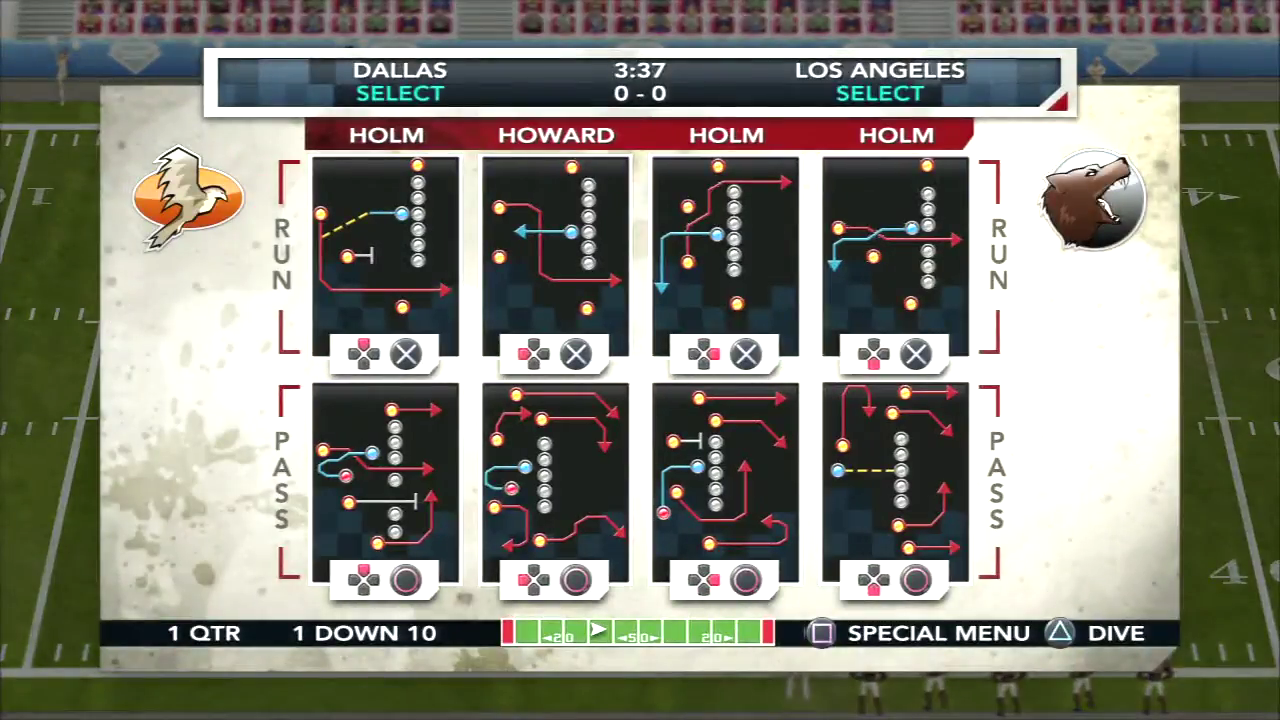The image size is (1280, 720).
Task: Click the X button icon under the third run play
Action: coord(745,354)
